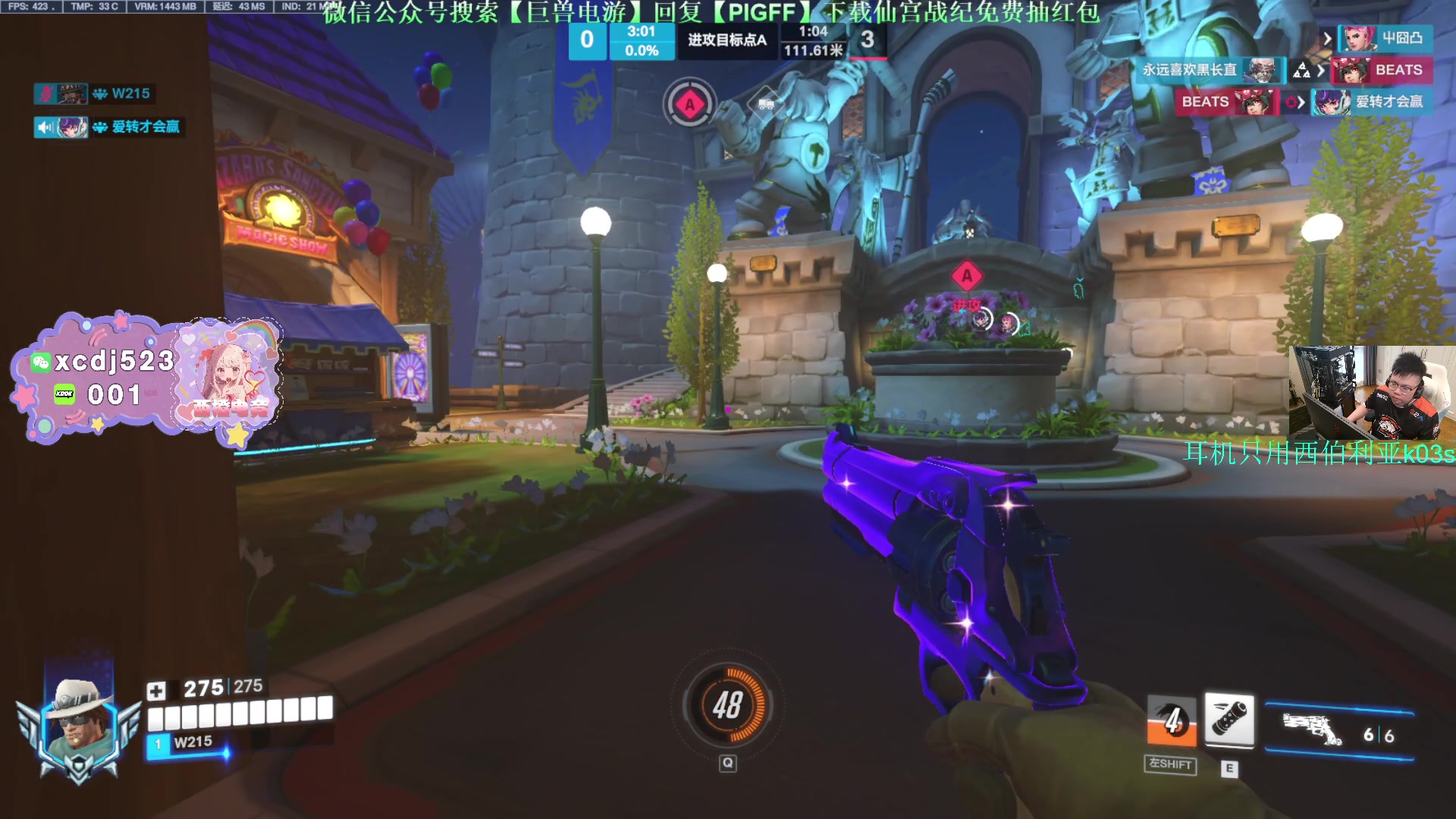Viewport: 1456px width, 819px height.
Task: Toggle voice speaker icon for 爱转才会赢
Action: [45, 127]
